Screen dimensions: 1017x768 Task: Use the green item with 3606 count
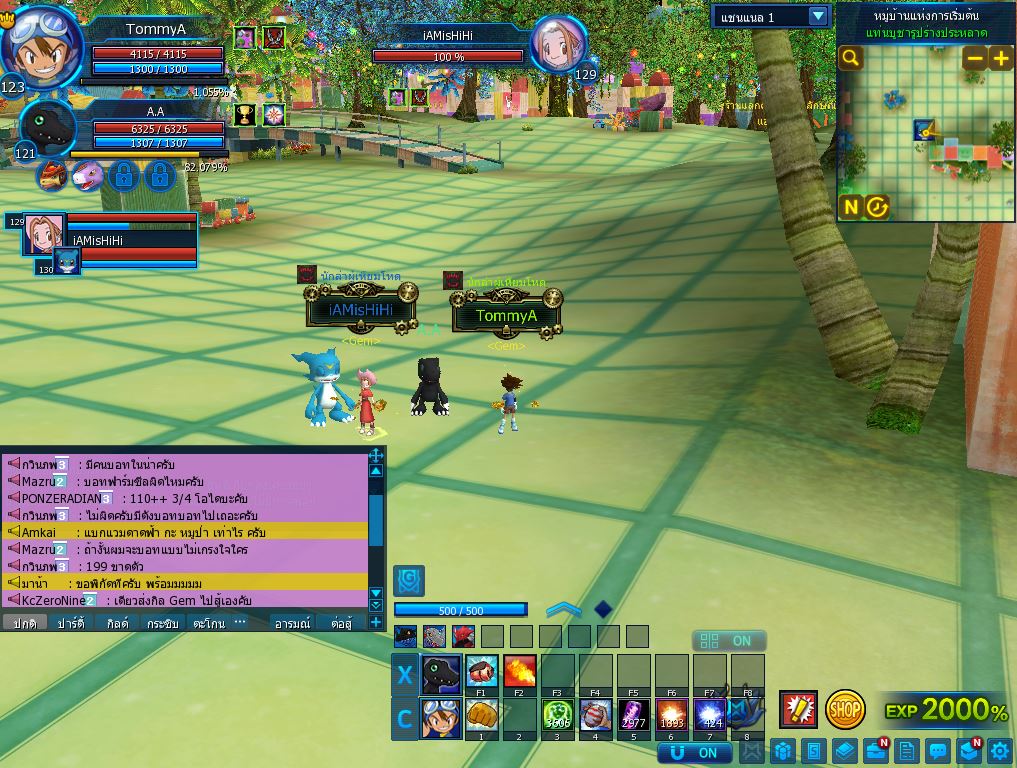(557, 716)
